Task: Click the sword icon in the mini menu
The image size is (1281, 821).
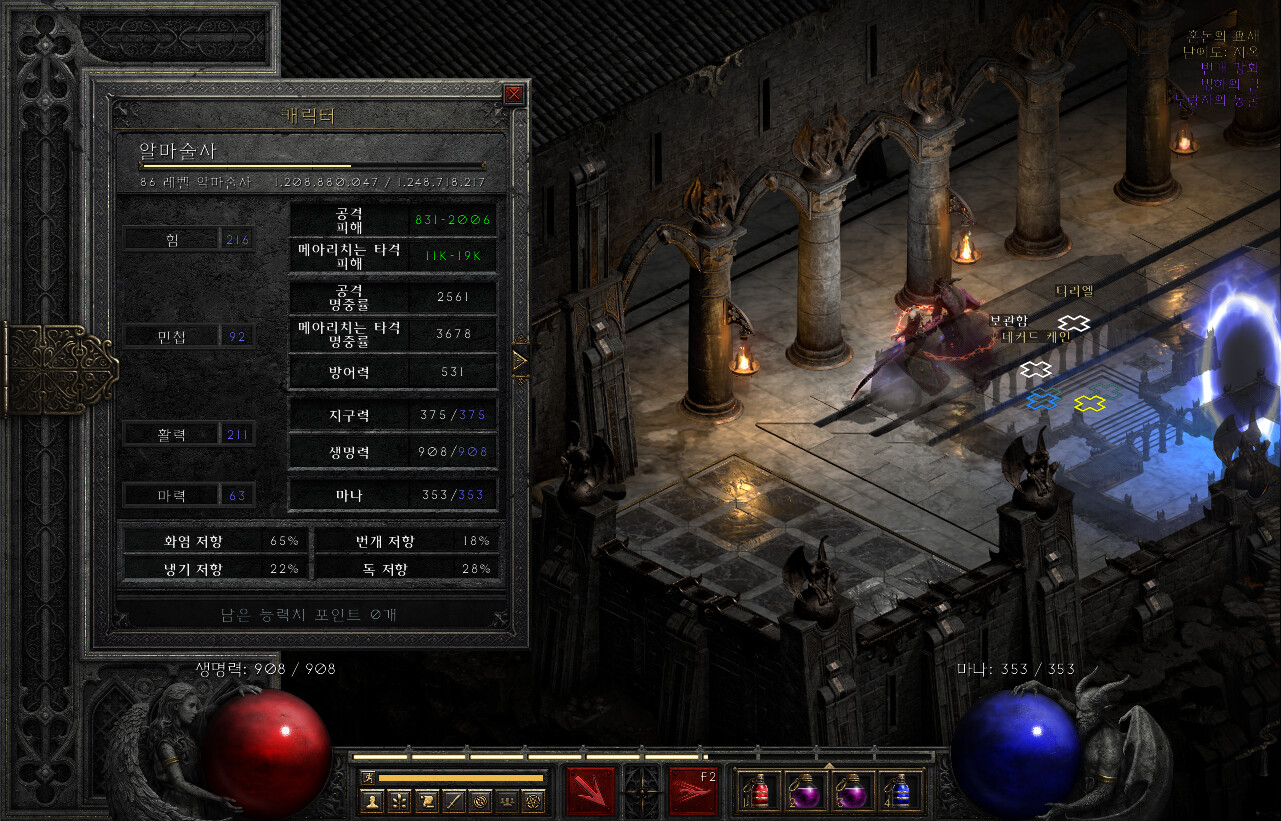Action: [454, 800]
